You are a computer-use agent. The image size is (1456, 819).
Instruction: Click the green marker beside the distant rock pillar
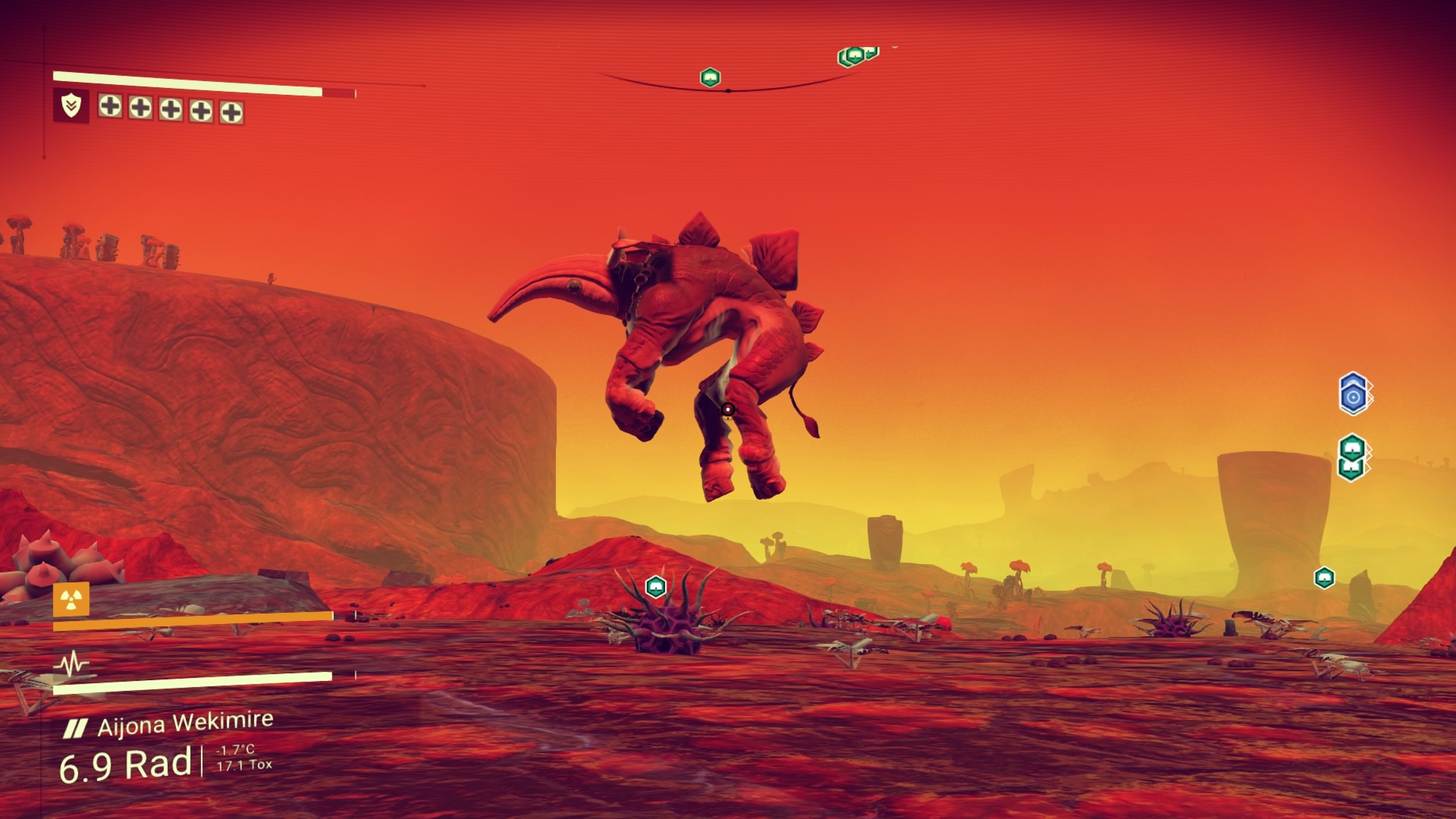click(1324, 578)
